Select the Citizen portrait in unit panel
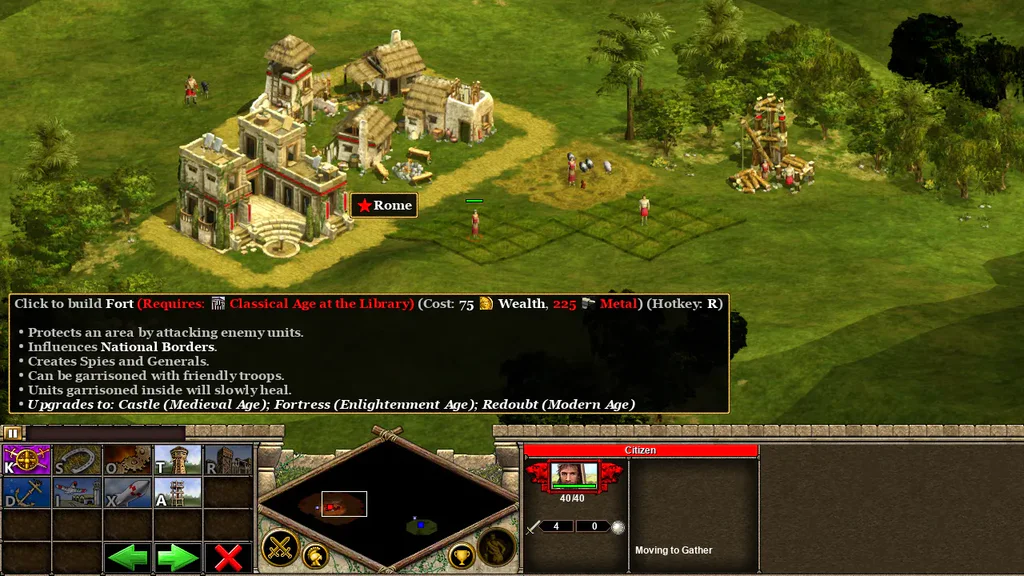 (574, 475)
